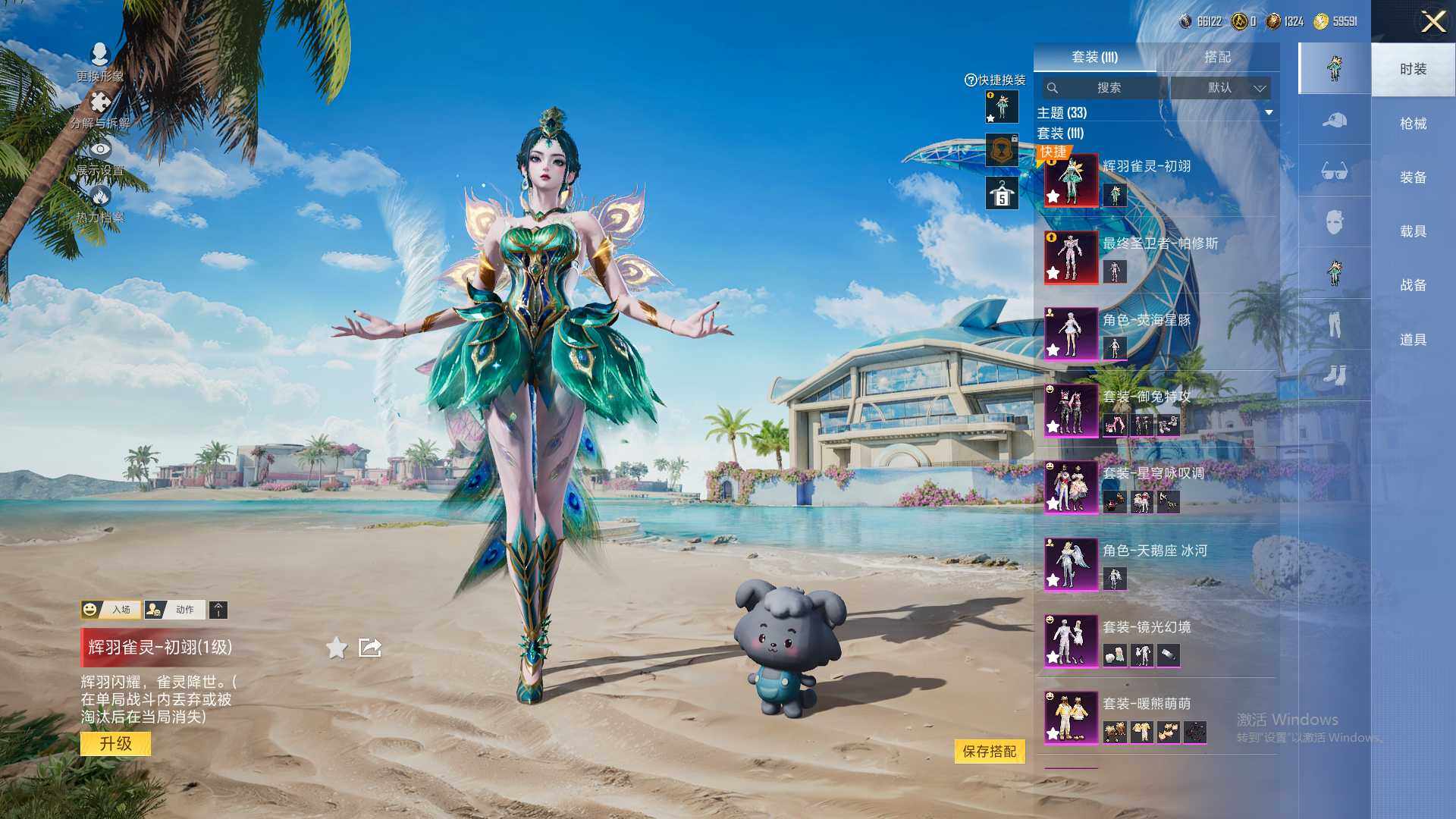This screenshot has height=819, width=1456.
Task: Choose the 套装-暖熊萌萌 set
Action: tap(1071, 717)
